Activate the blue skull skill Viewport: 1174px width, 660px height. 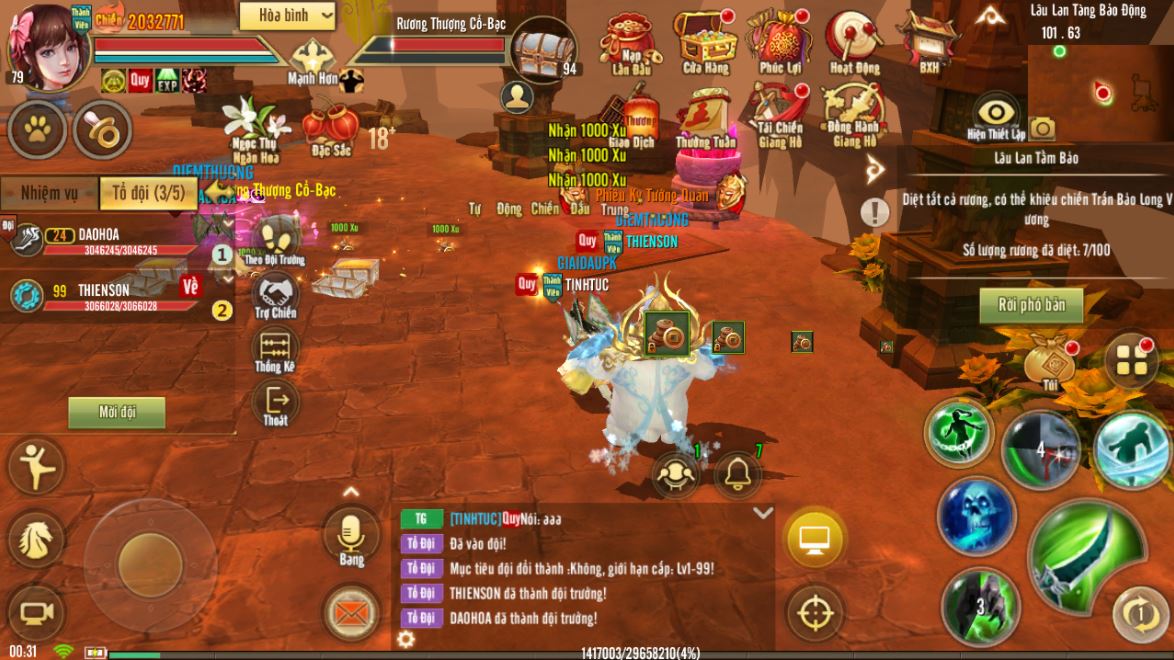pyautogui.click(x=976, y=516)
